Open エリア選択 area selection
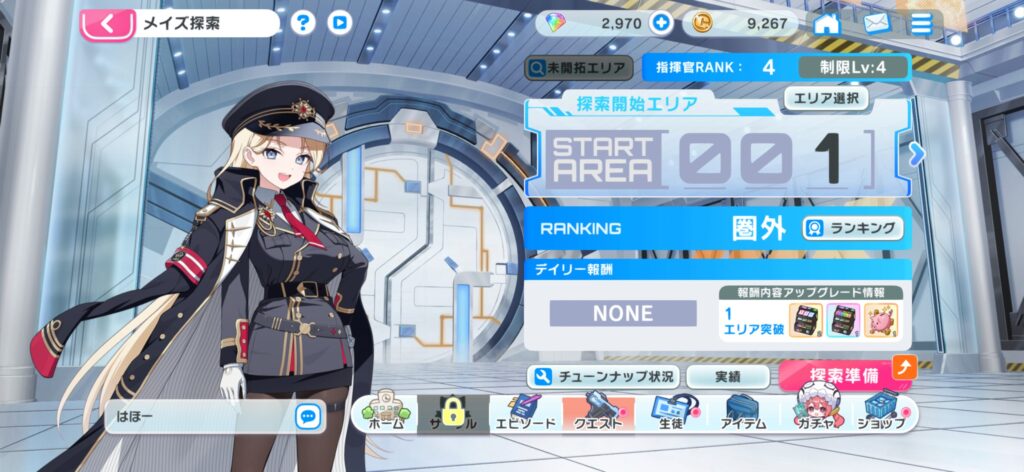 825,99
